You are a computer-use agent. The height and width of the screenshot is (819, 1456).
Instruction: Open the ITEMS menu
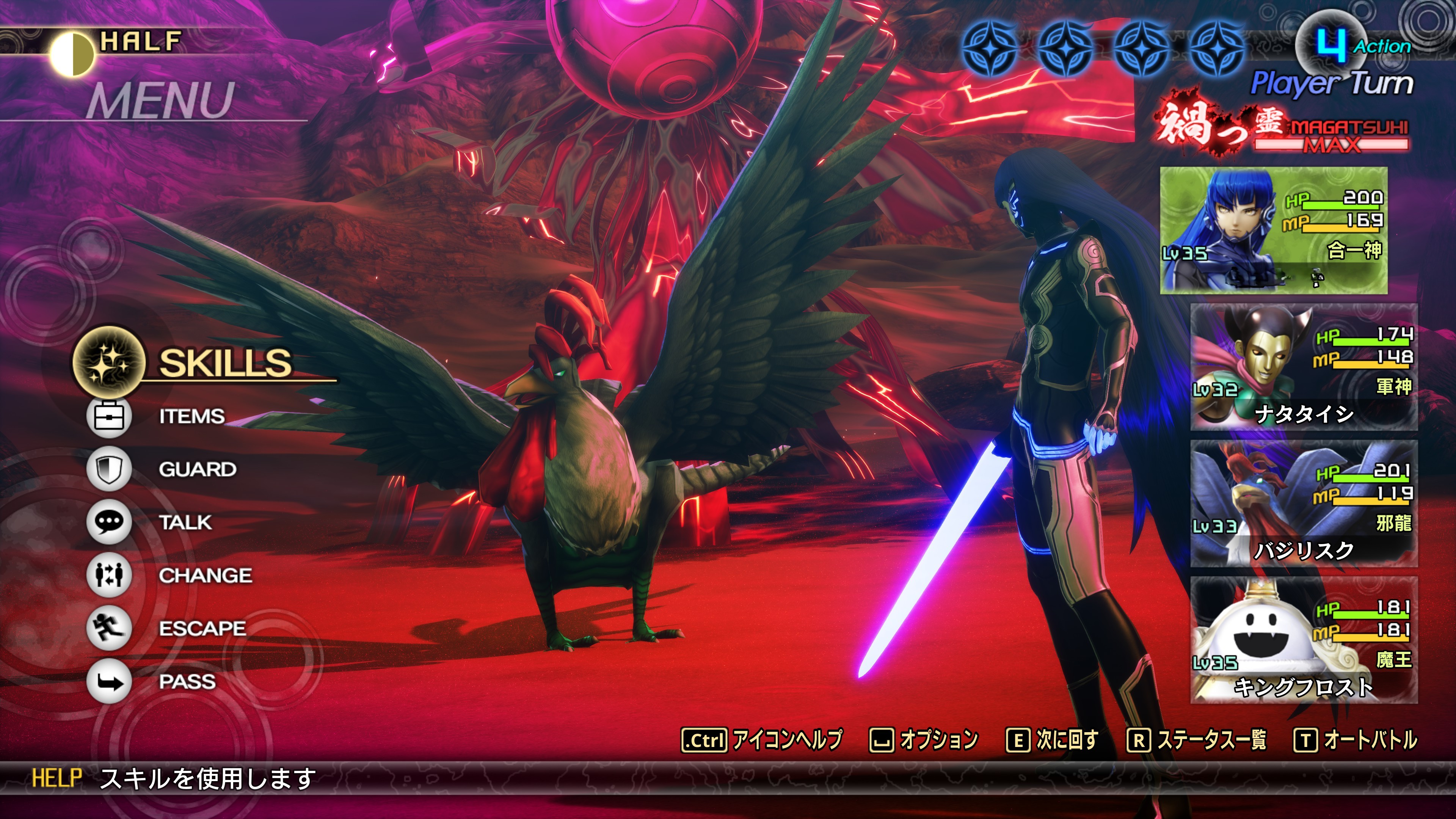click(191, 417)
